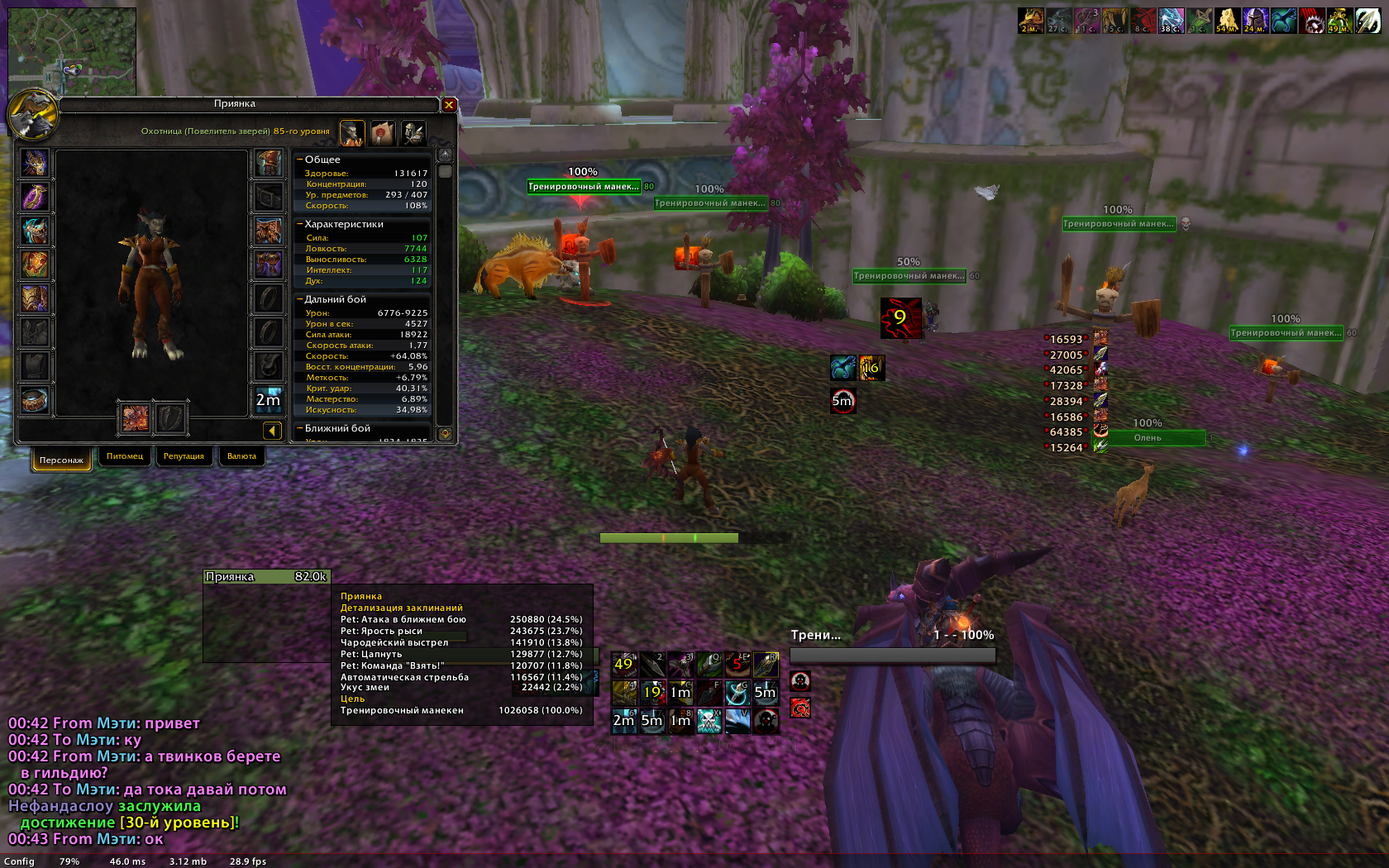Viewport: 1389px width, 868px height.
Task: Select the Приянка row in damage meter
Action: pos(266,577)
